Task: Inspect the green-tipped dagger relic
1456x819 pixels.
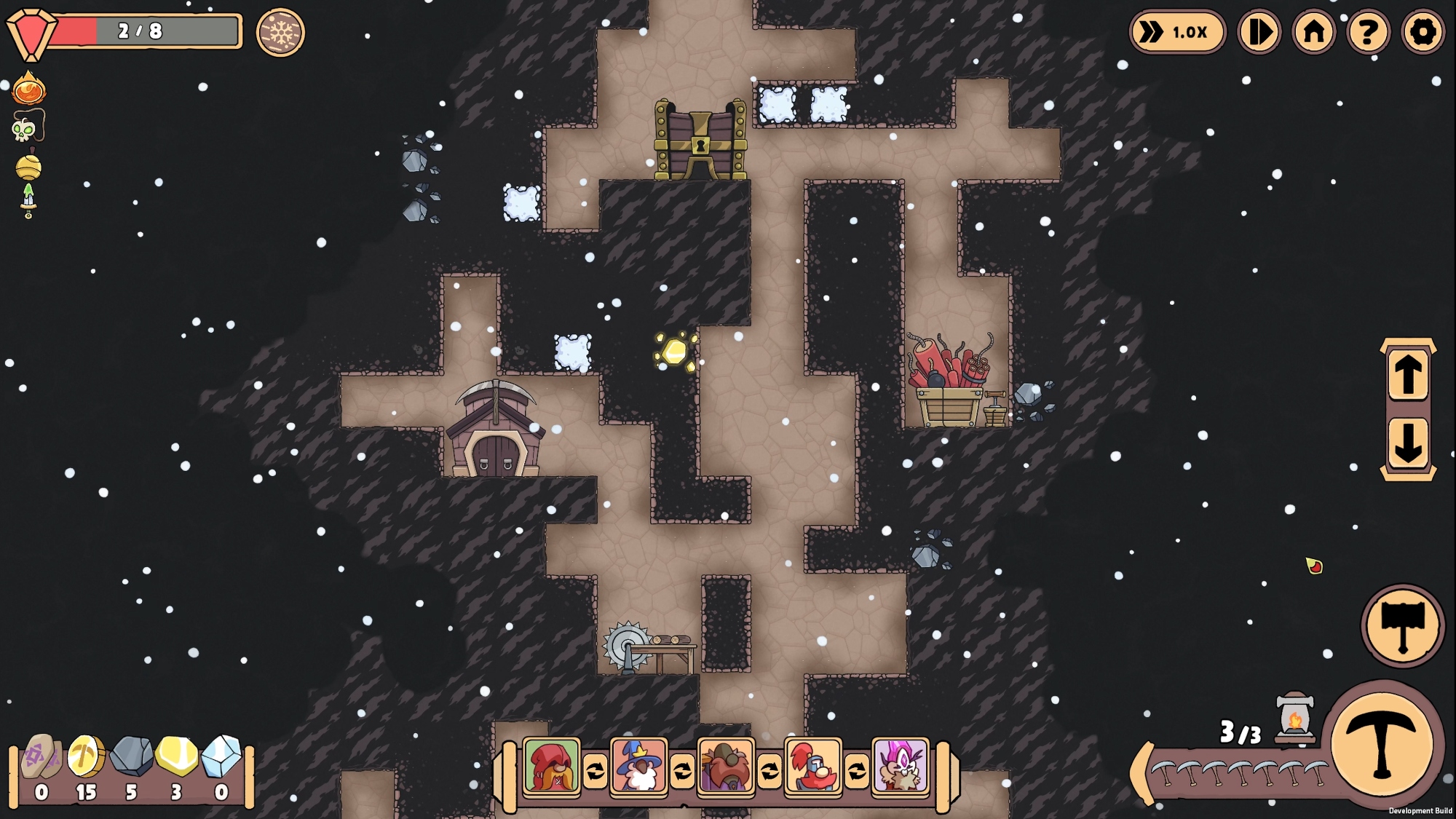Action: click(28, 200)
